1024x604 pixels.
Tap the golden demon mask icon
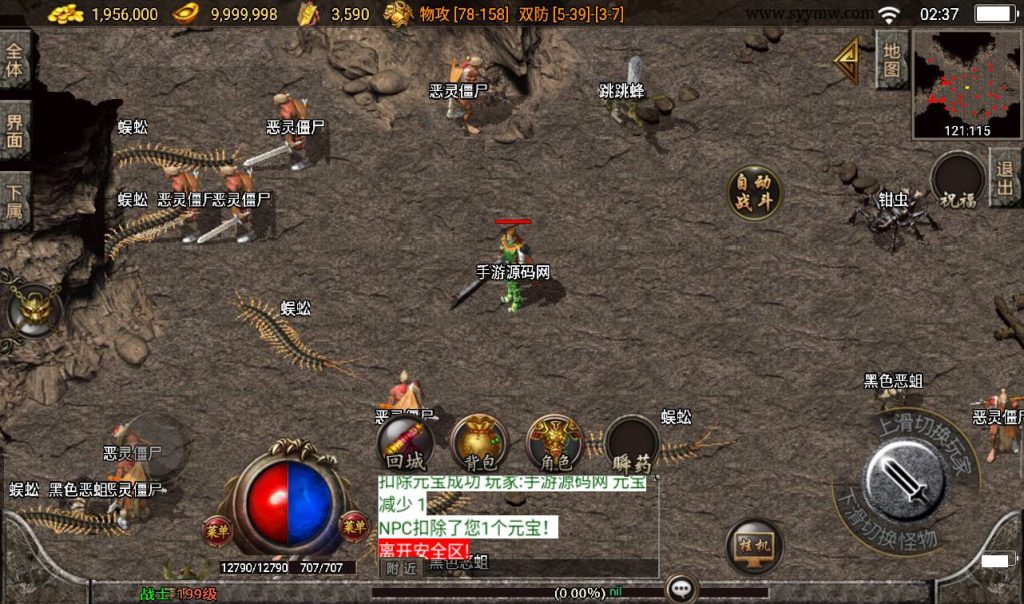[33, 309]
